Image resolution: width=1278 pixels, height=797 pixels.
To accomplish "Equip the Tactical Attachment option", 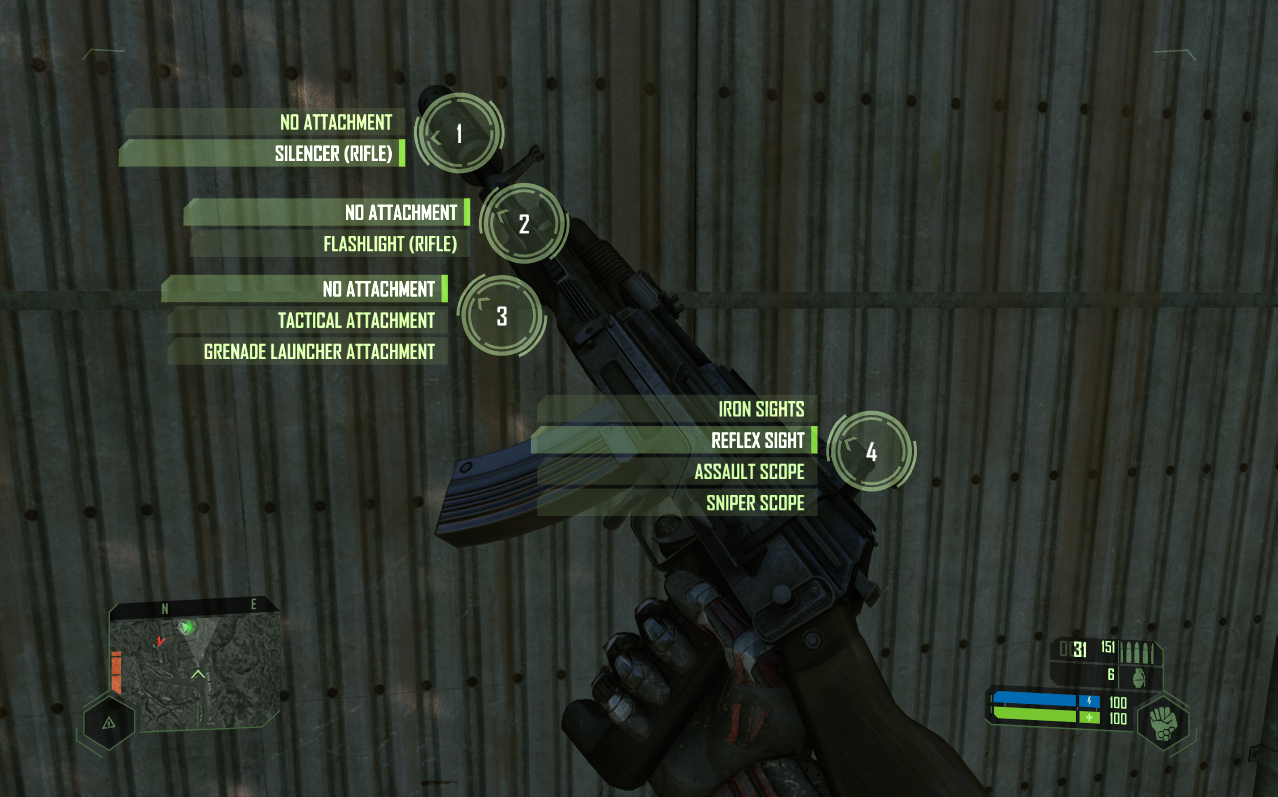I will pos(356,321).
